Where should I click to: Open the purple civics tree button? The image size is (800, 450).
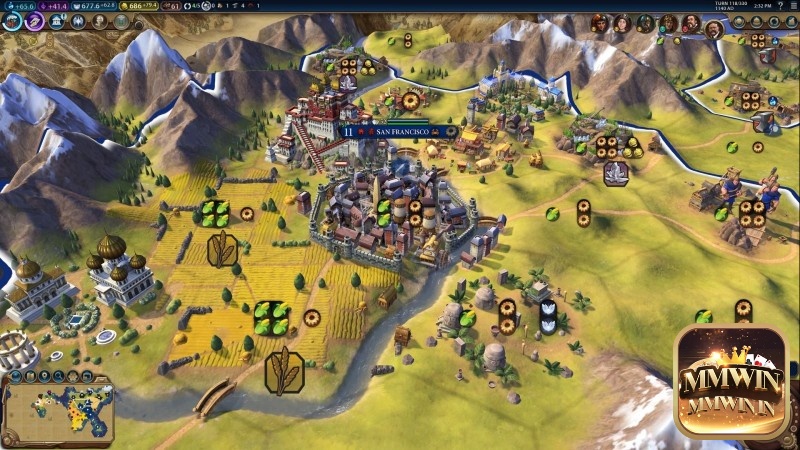coord(35,19)
